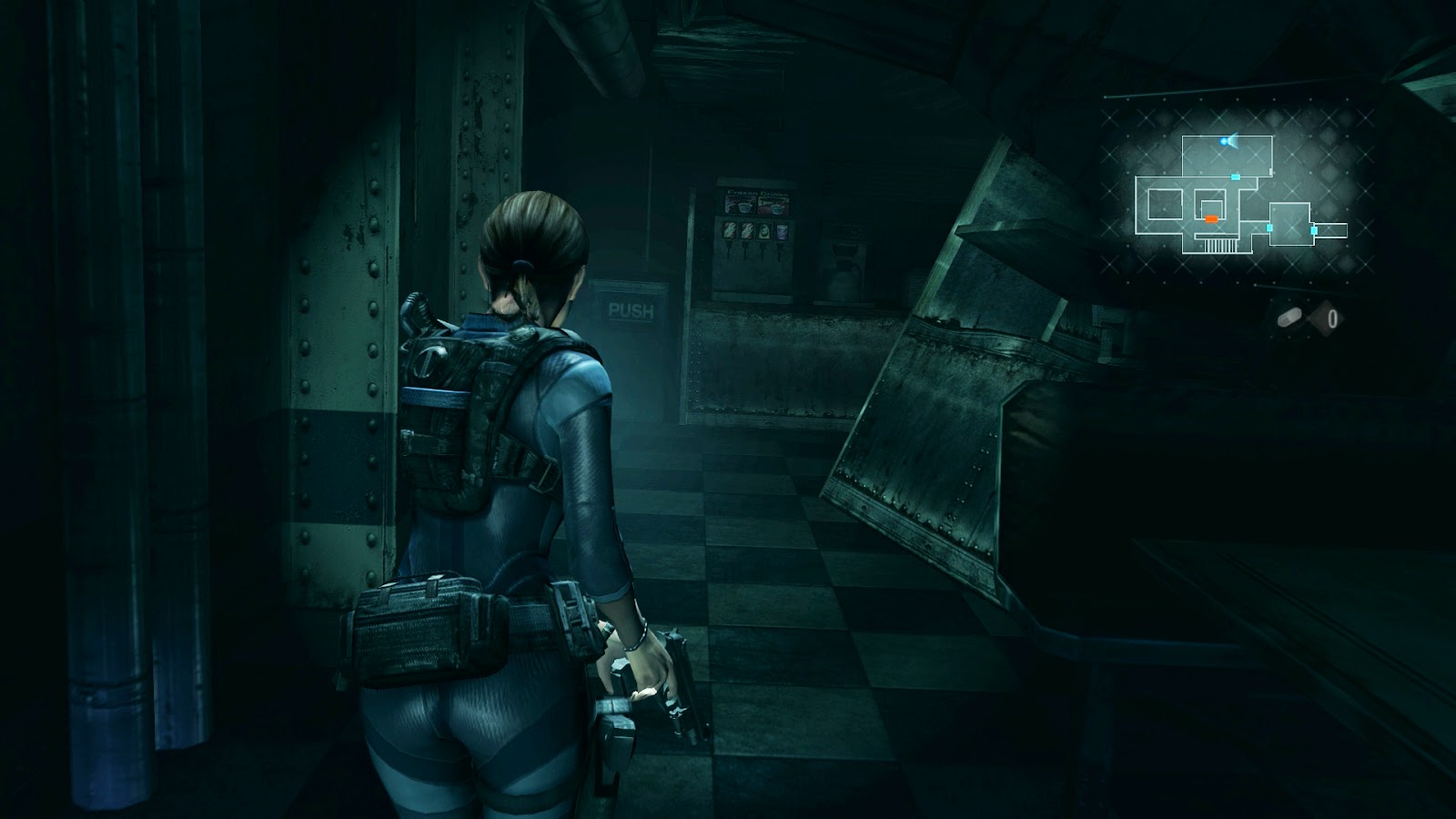This screenshot has height=819, width=1456.
Task: Click the corridor extending right on the minimap
Action: point(1331,228)
